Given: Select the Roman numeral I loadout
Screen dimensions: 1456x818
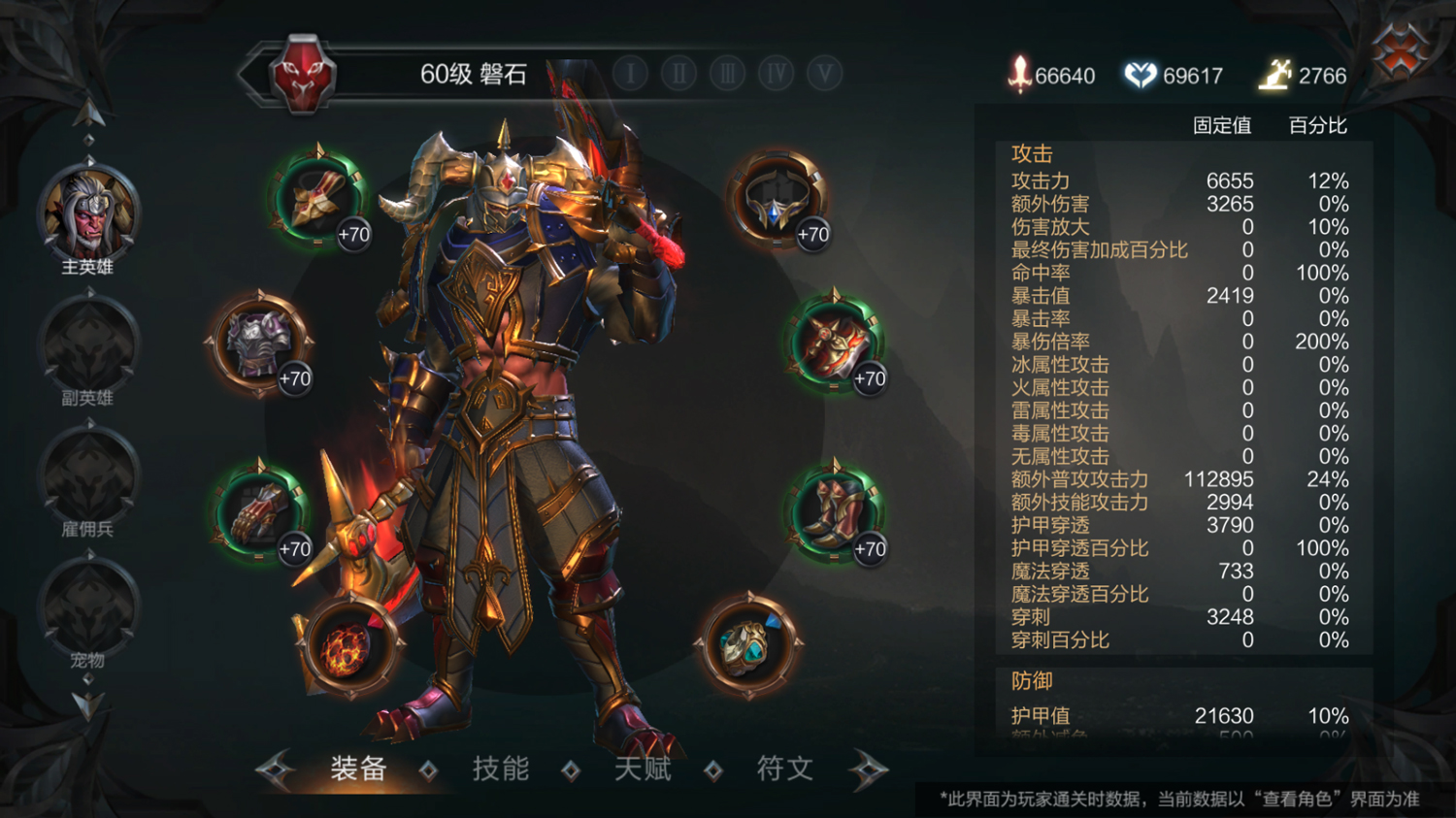Looking at the screenshot, I should click(x=631, y=74).
